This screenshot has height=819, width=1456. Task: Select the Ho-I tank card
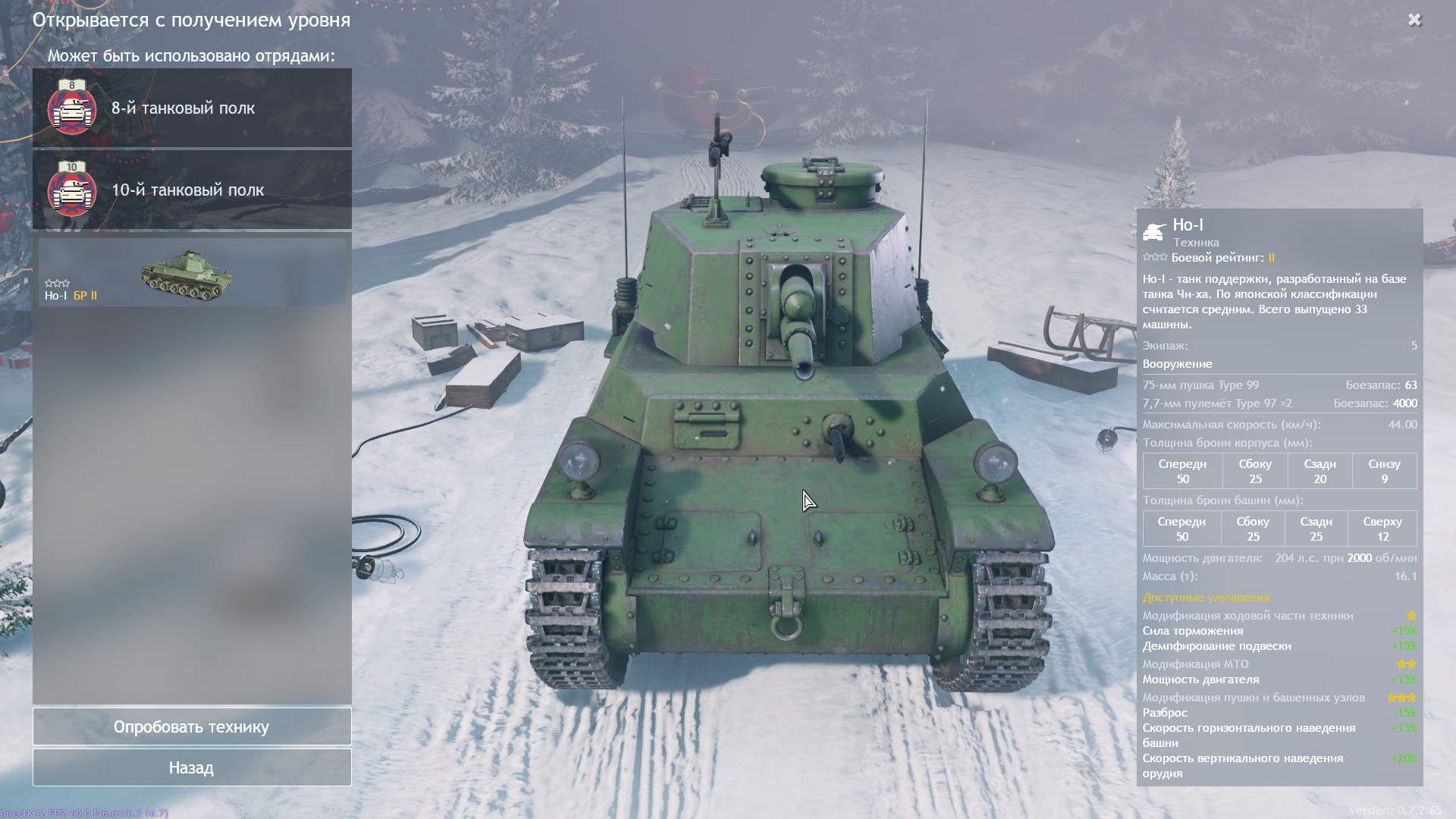pos(192,272)
